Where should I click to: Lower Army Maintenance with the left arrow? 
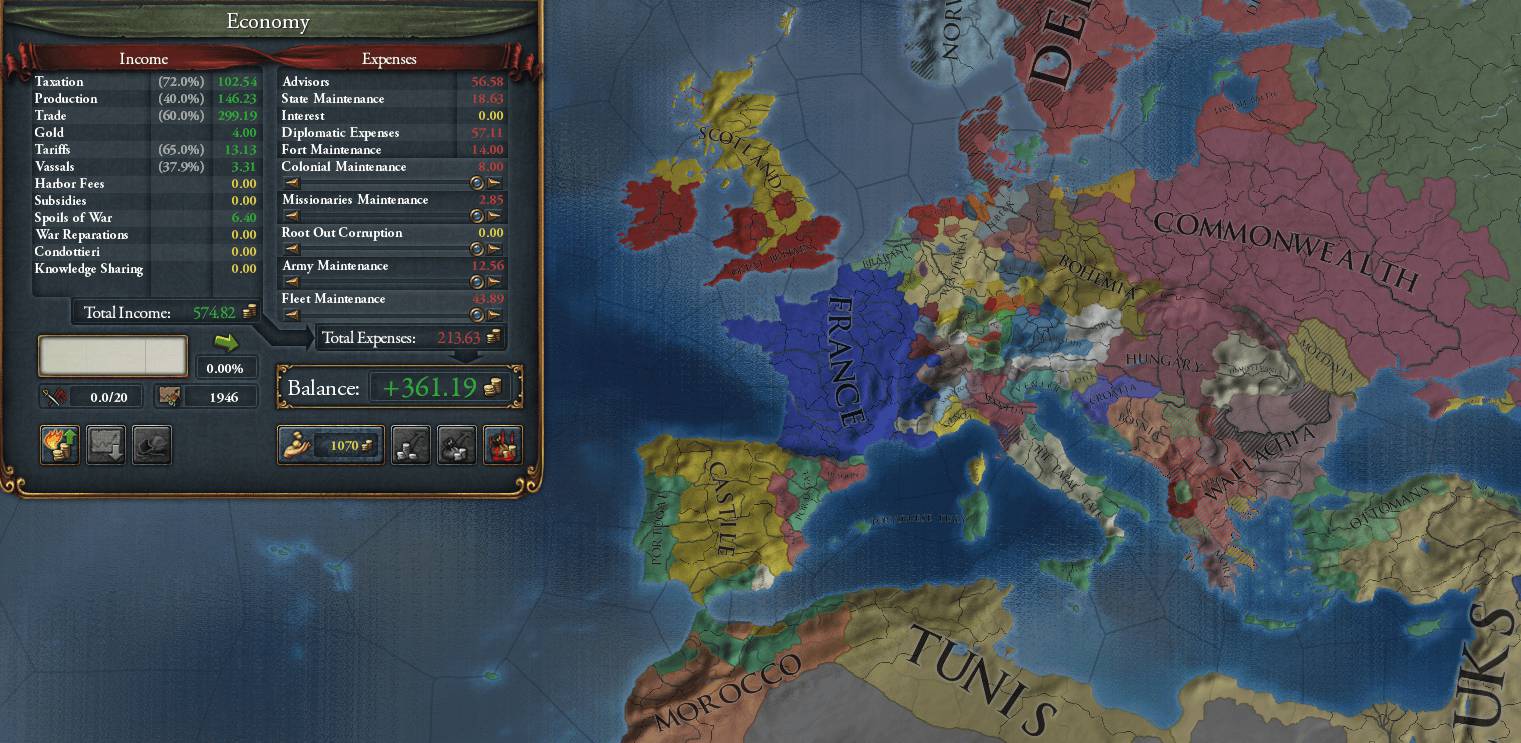tap(291, 282)
